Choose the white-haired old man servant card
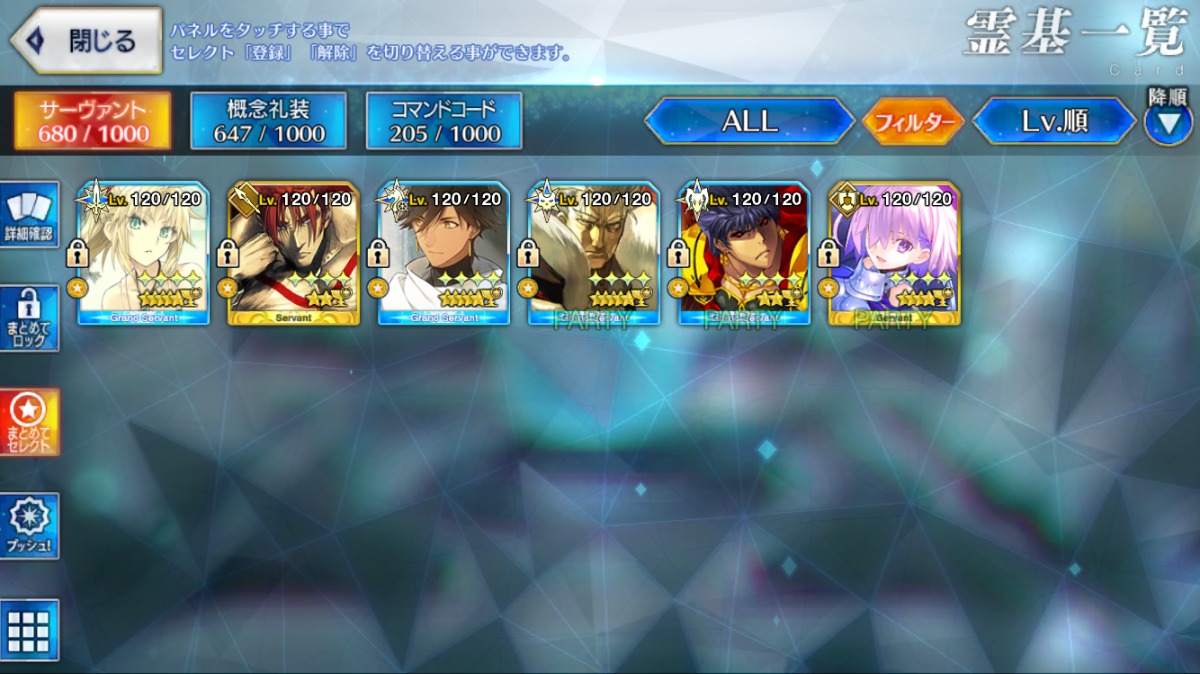Screen dimensions: 1200x674 coord(594,253)
